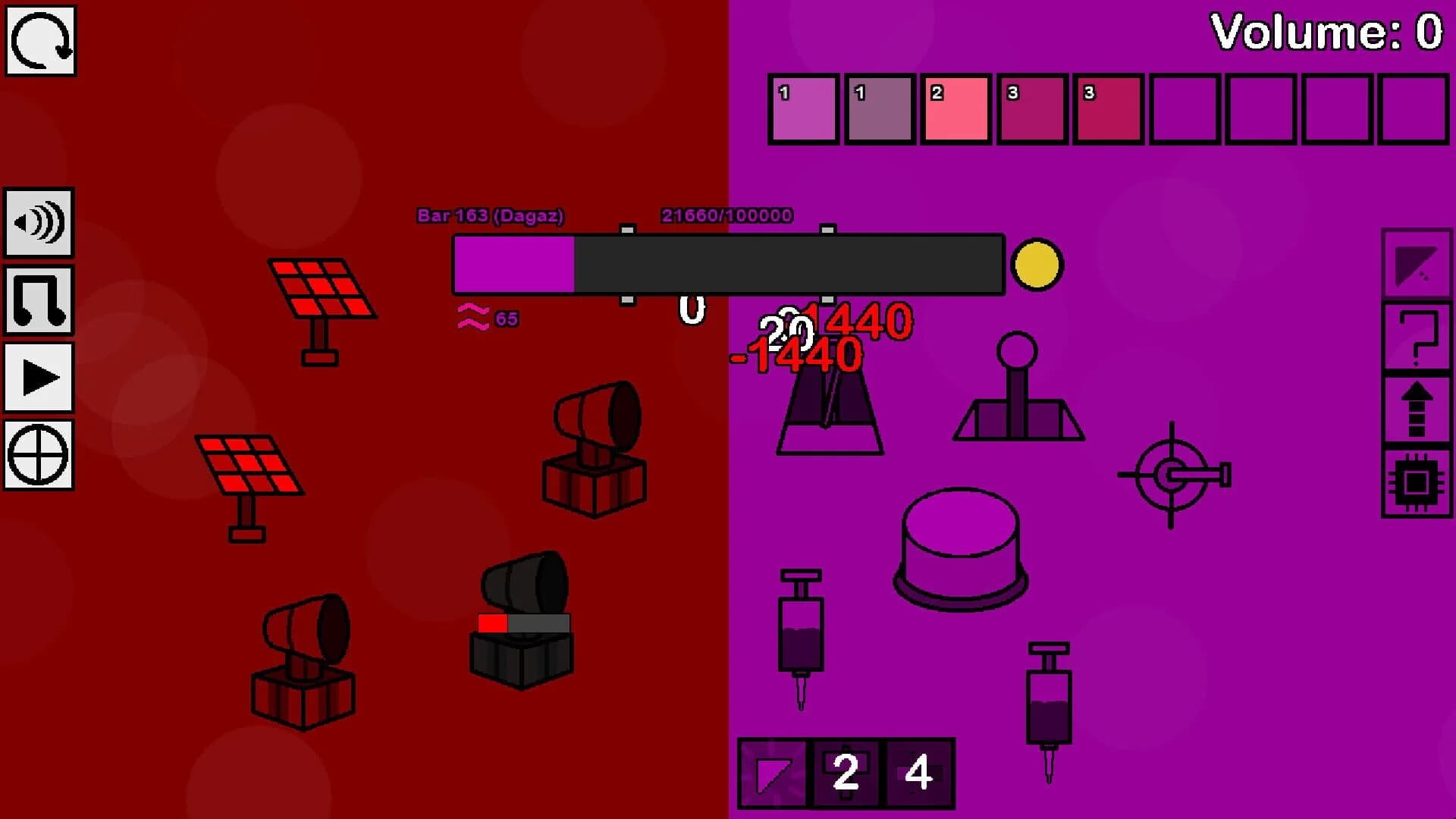Click the restart arrow icon top left
The width and height of the screenshot is (1456, 819).
coord(39,39)
